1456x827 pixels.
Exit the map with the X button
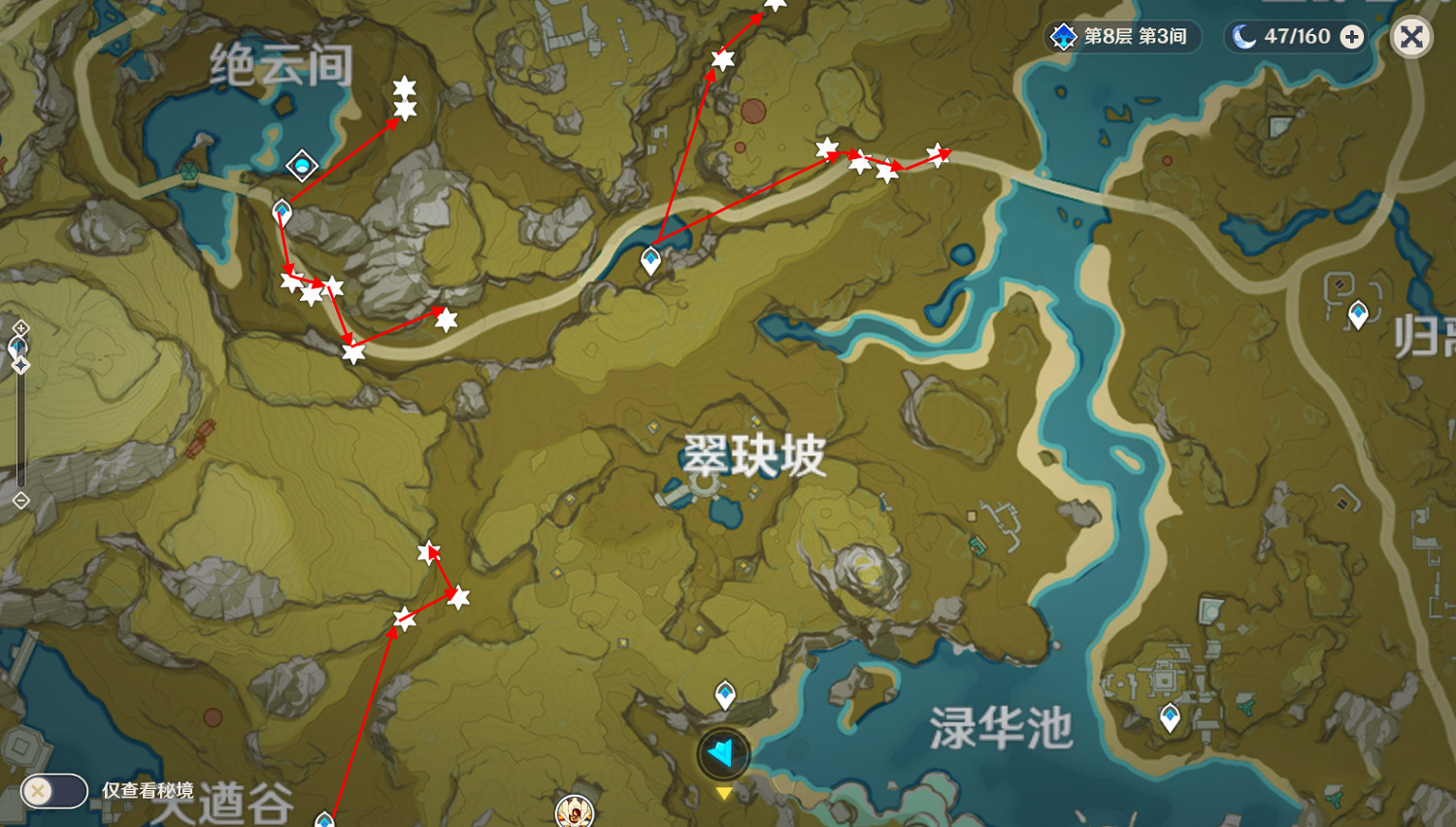tap(1410, 37)
